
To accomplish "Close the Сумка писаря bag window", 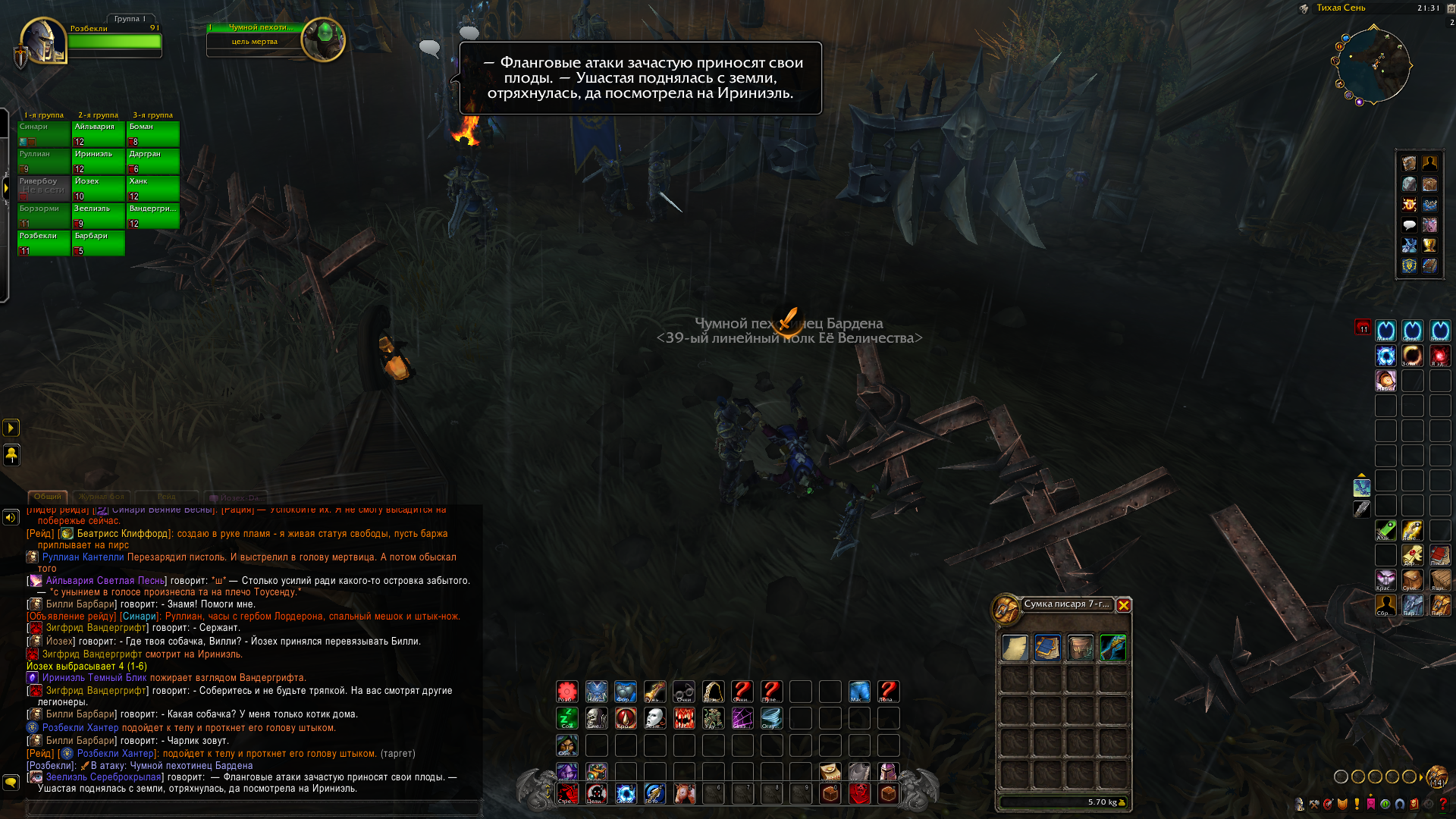I will tap(1123, 605).
